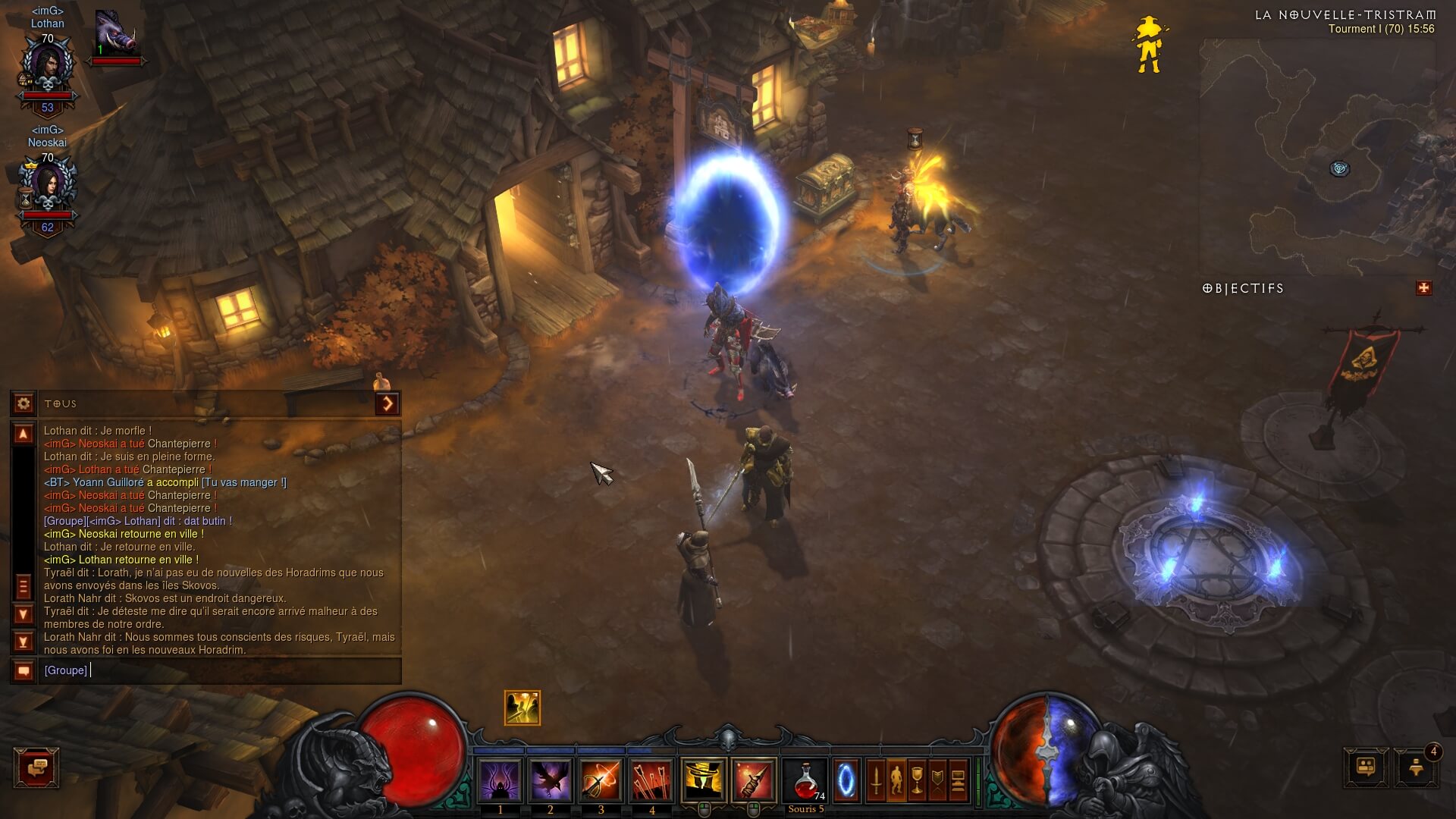The height and width of the screenshot is (819, 1456).
Task: Click the chat scroll-up arrow button
Action: [24, 434]
